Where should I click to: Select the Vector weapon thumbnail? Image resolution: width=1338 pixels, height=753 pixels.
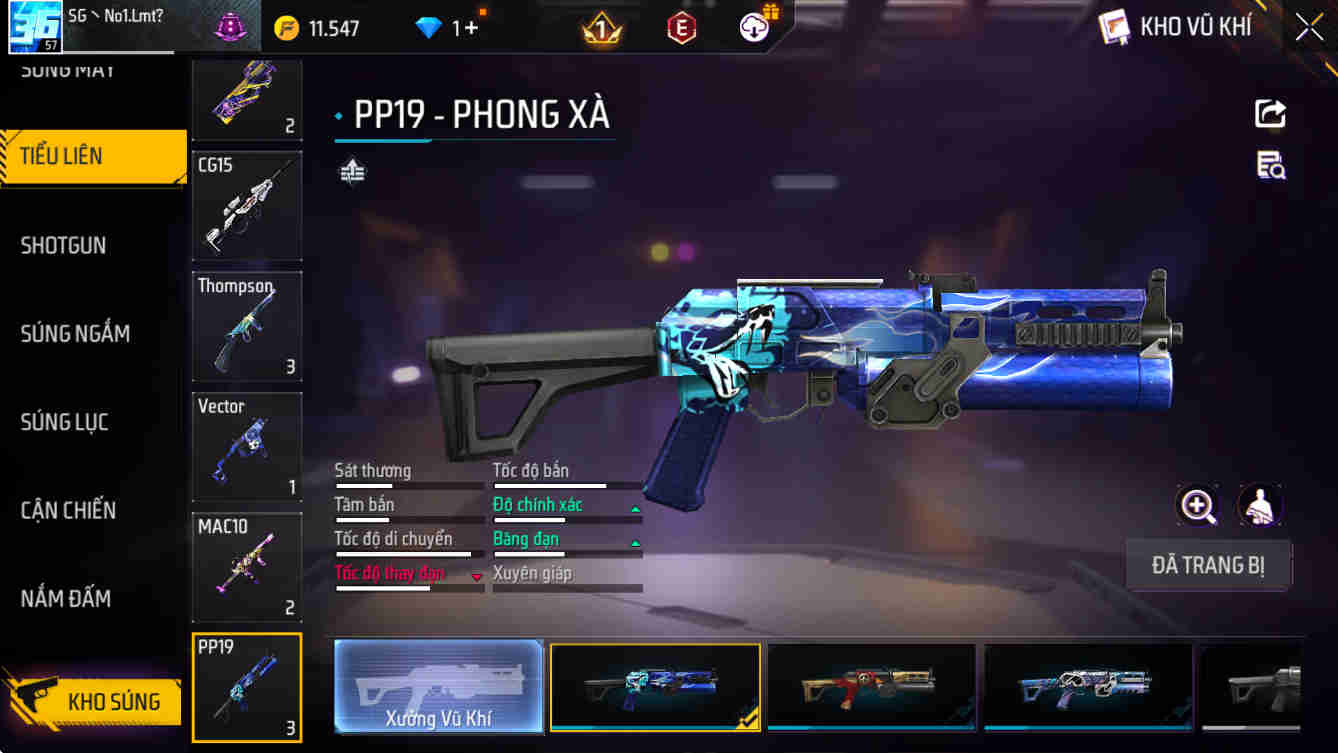click(x=246, y=447)
